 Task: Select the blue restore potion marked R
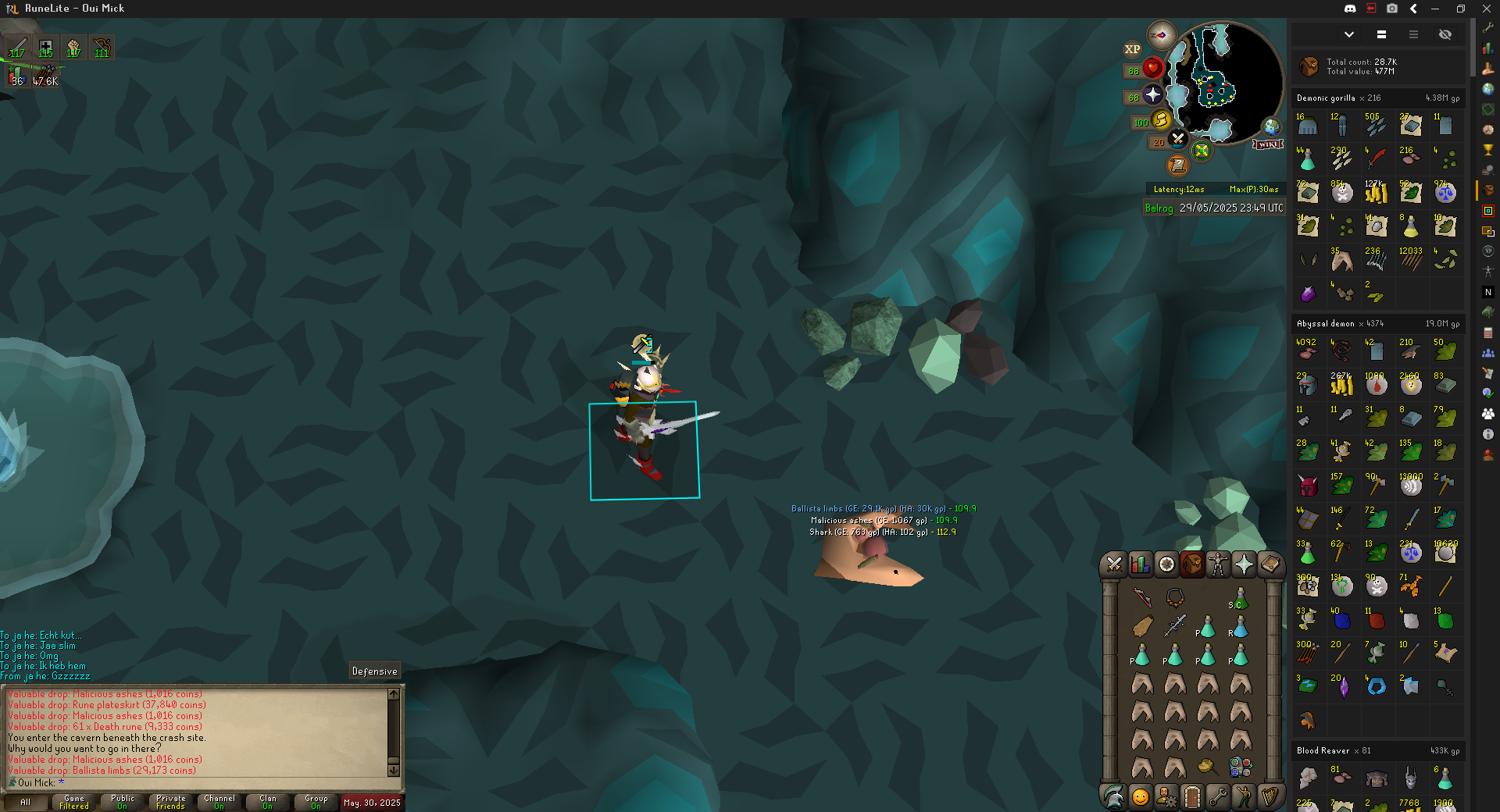coord(1240,627)
